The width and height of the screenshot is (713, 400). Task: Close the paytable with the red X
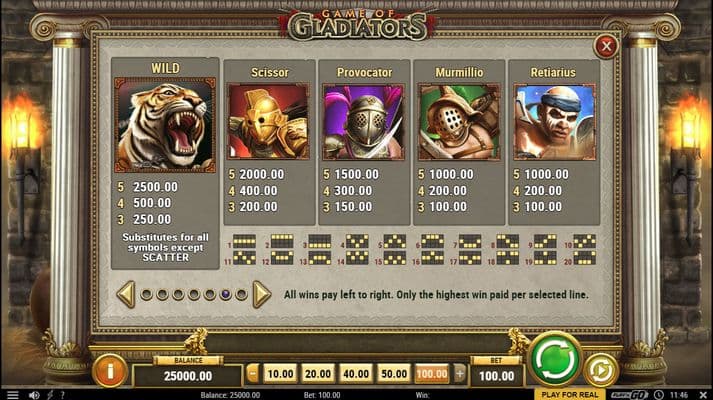pyautogui.click(x=604, y=46)
